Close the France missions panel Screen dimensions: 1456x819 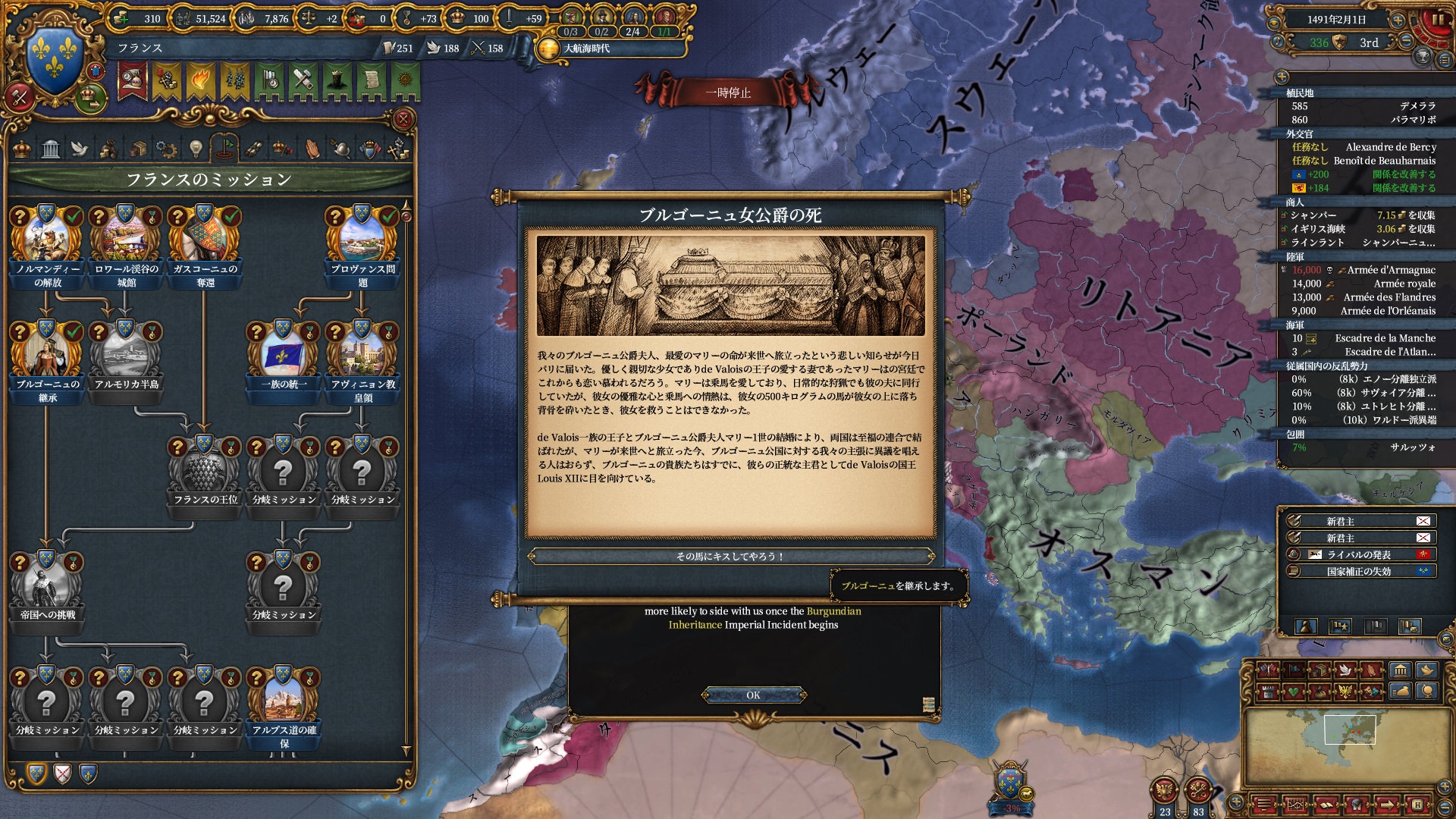403,119
